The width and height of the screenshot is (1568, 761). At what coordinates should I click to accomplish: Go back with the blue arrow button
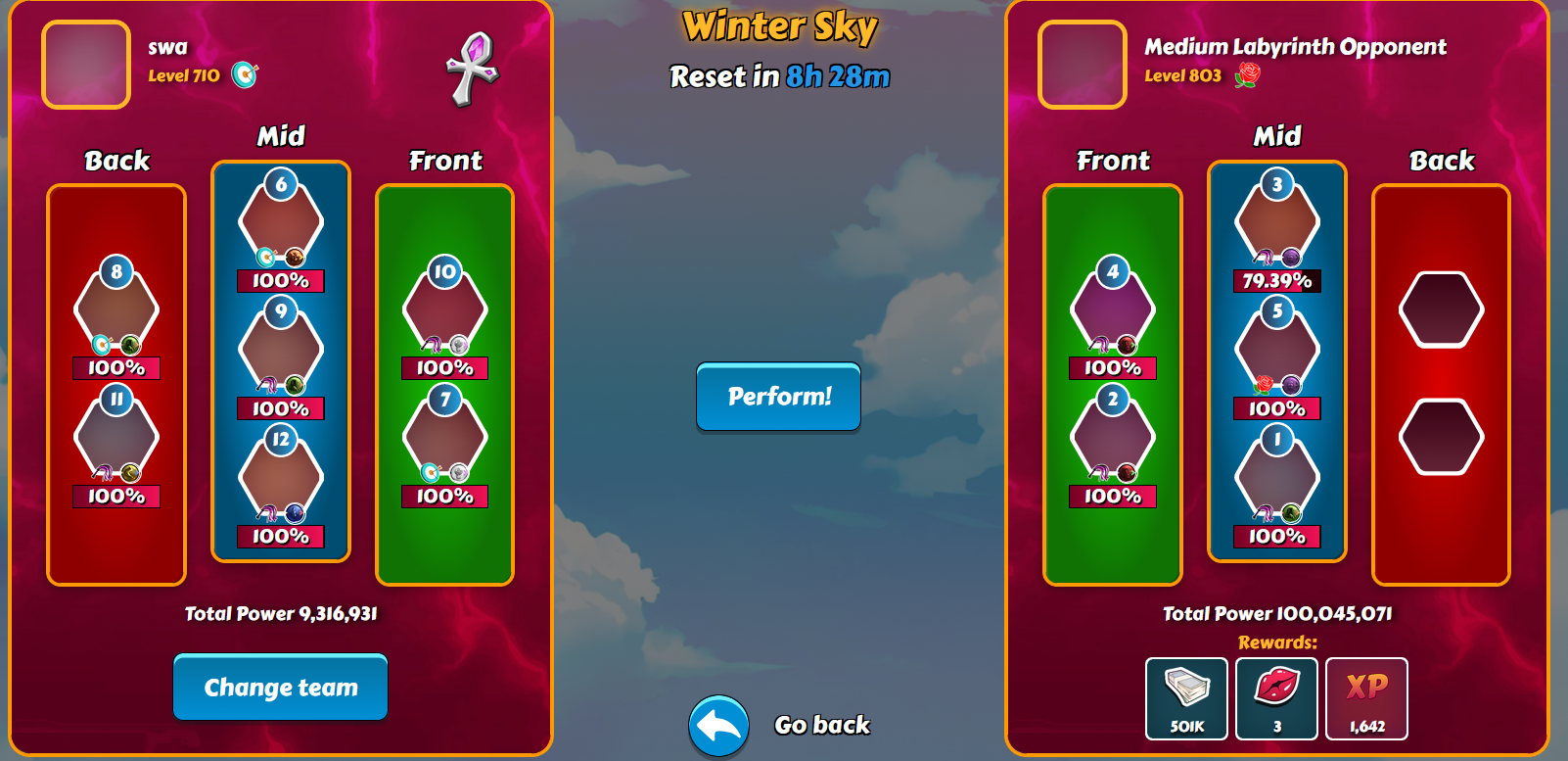tap(719, 726)
